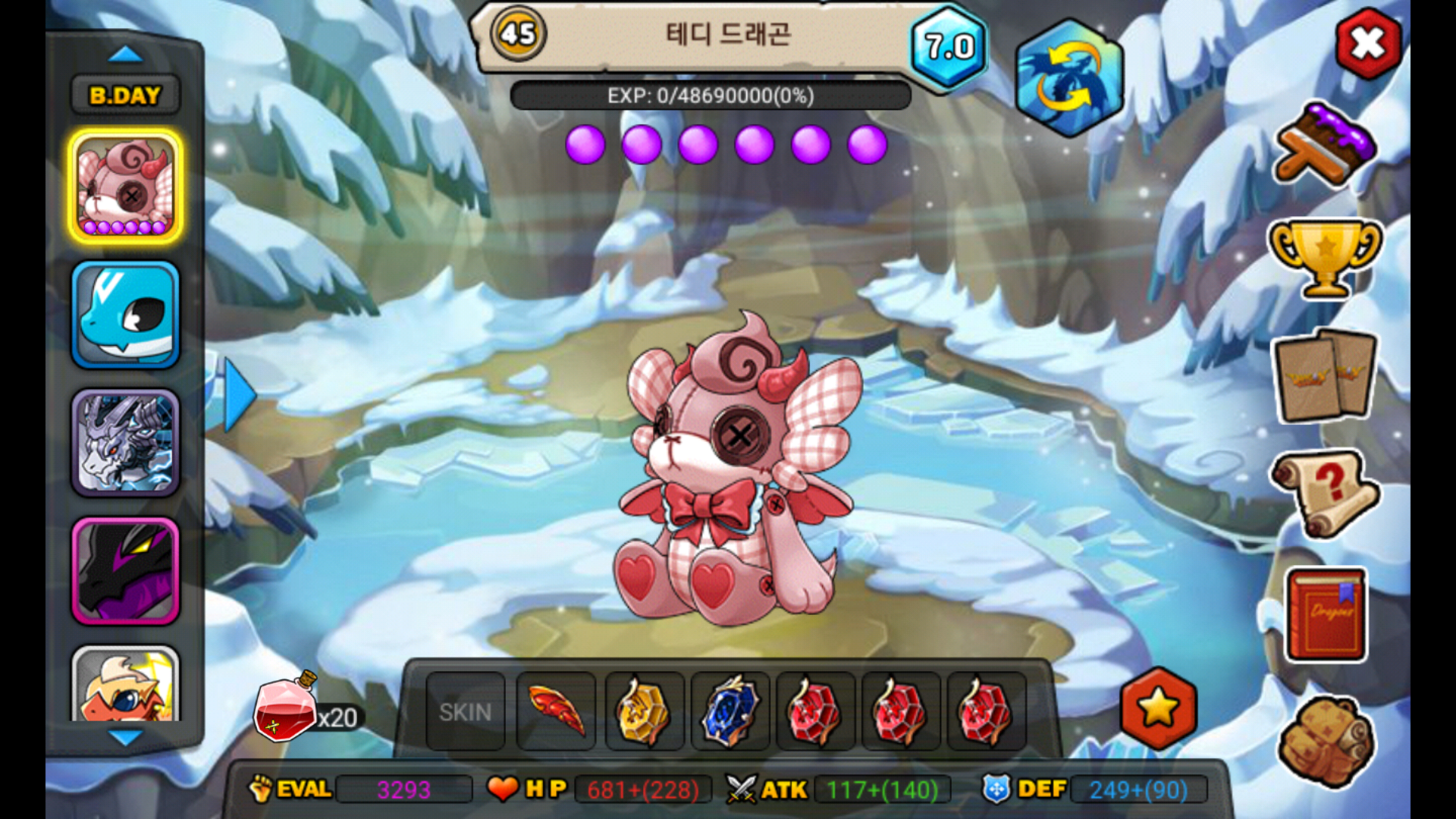Open the red dragon book
This screenshot has width=1456, height=819.
coord(1326,614)
